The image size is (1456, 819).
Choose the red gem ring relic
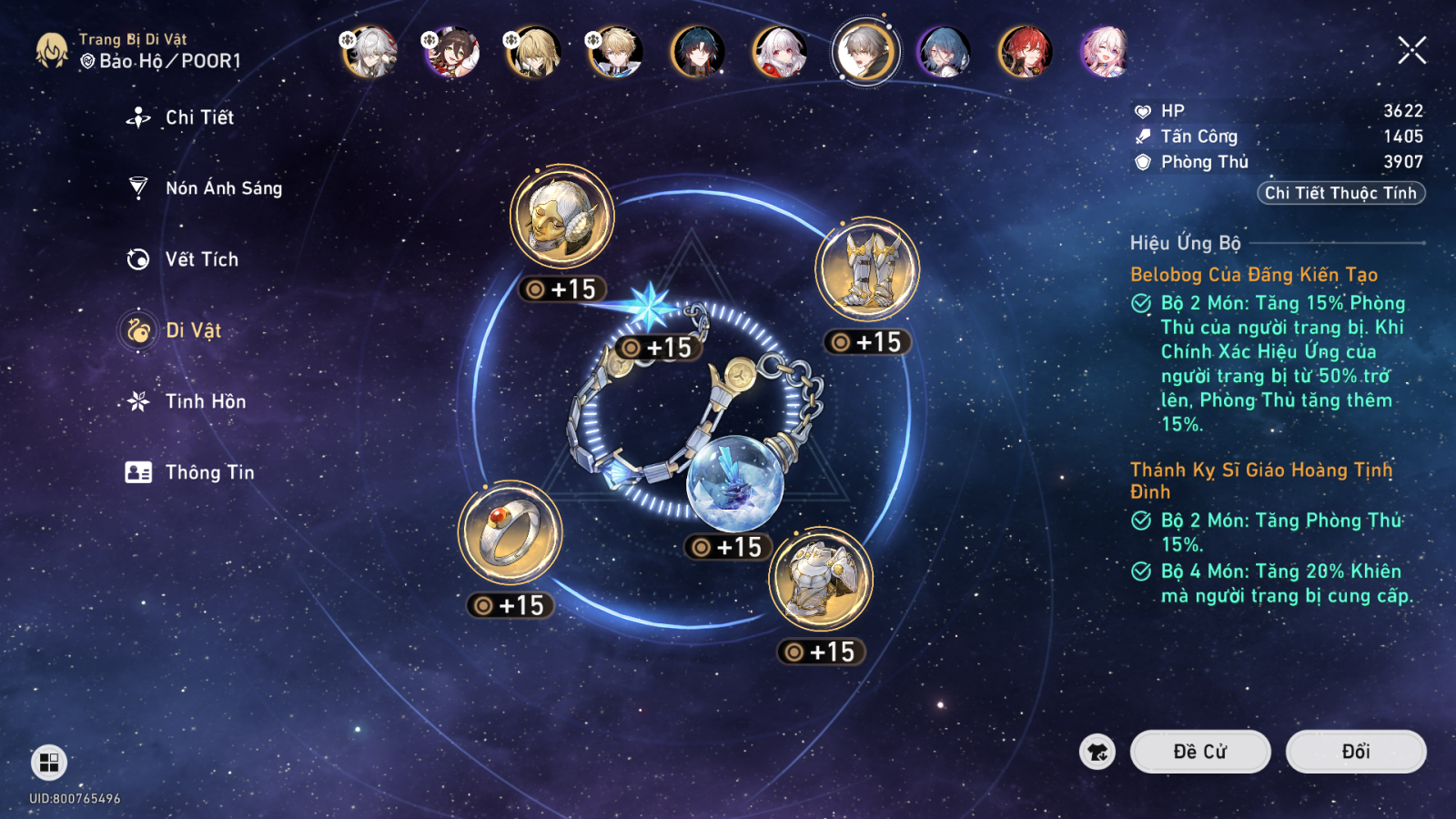pyautogui.click(x=510, y=533)
